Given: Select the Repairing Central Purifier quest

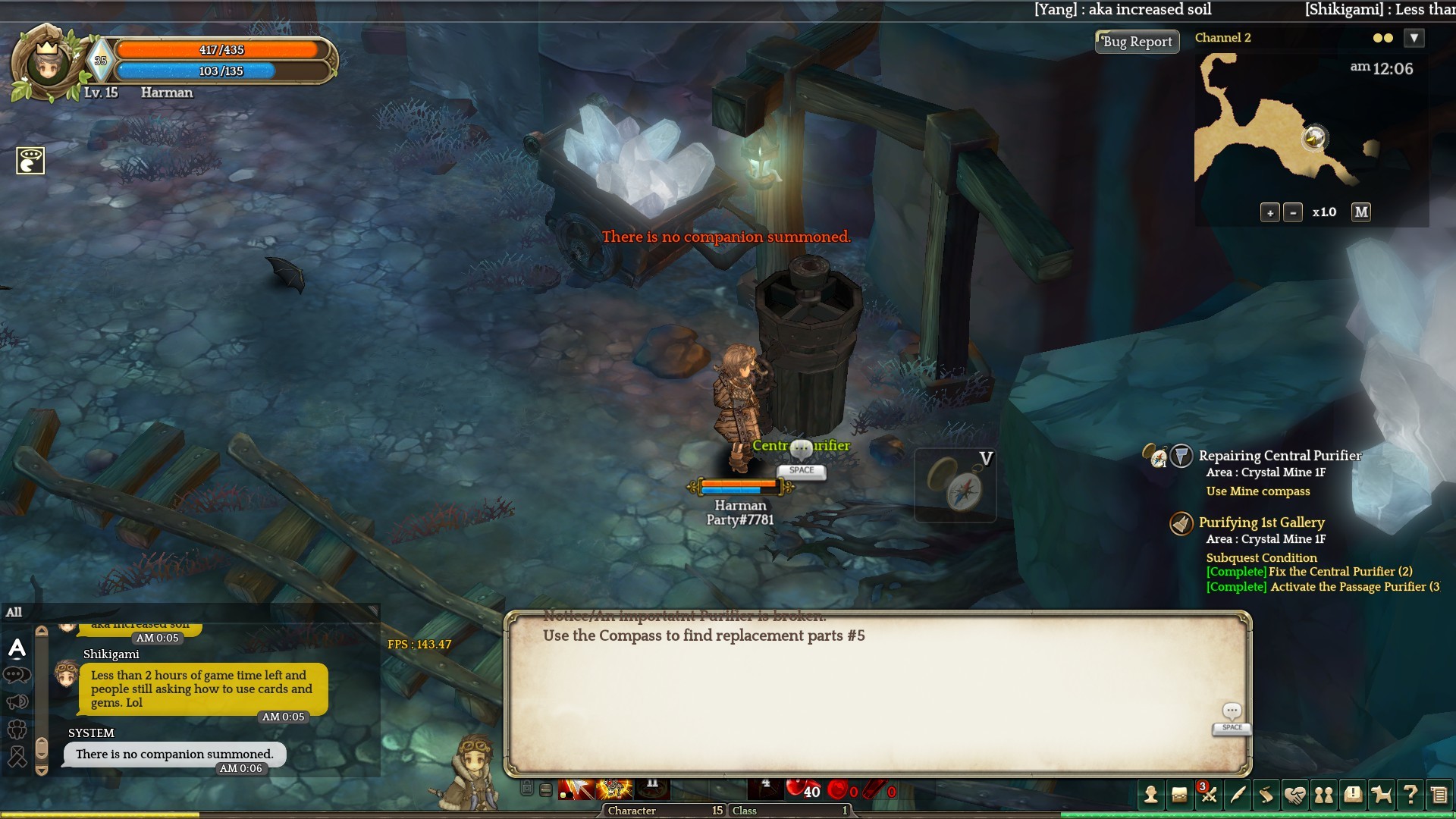Looking at the screenshot, I should (x=1279, y=456).
